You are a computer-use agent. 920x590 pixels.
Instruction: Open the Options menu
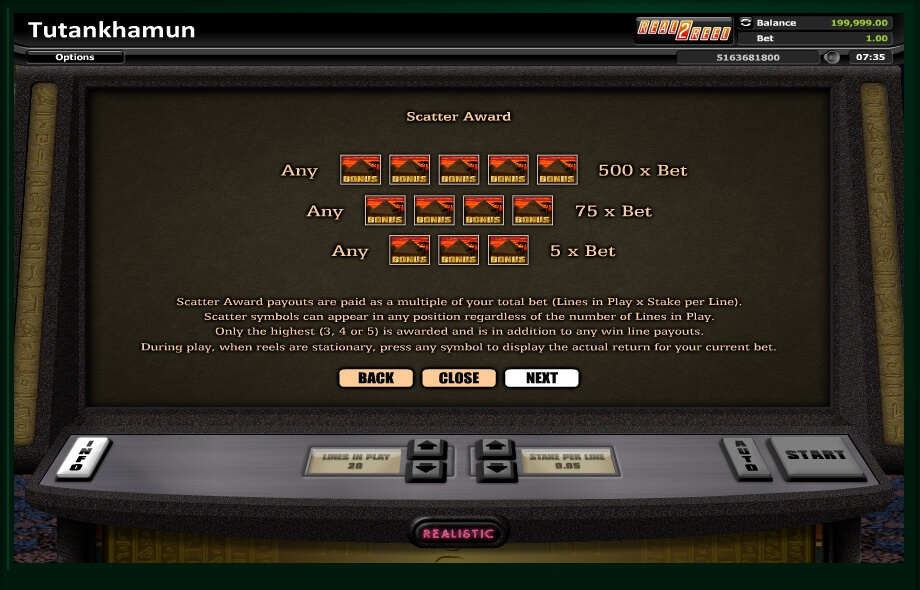(x=75, y=57)
